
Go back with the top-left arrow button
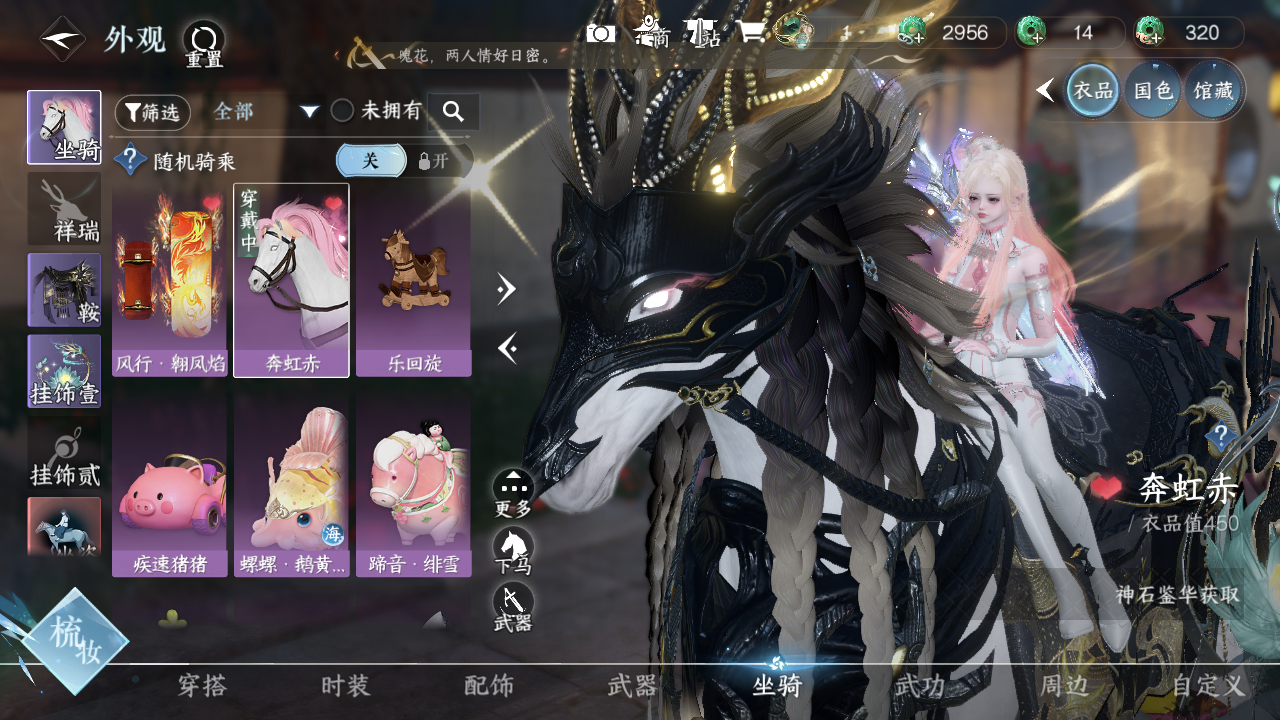62,40
